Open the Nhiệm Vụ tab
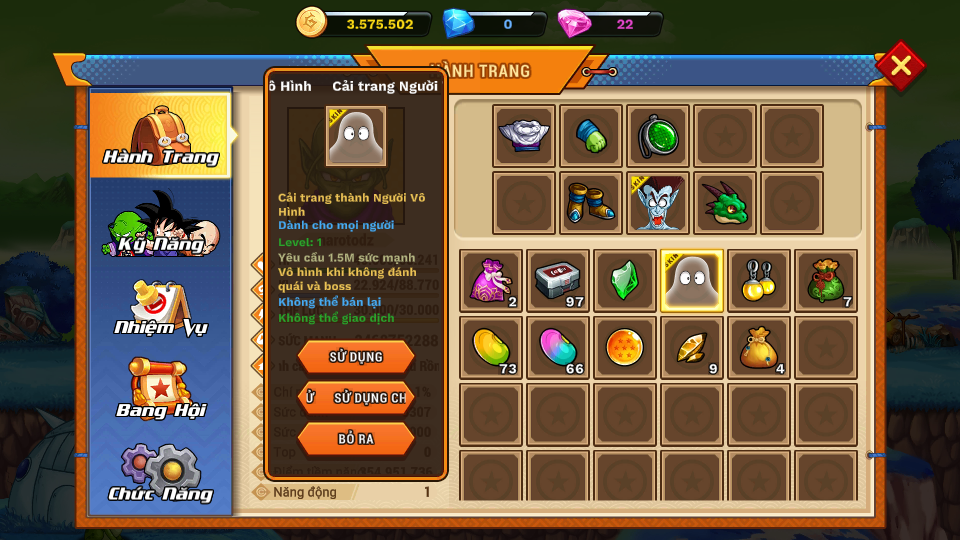This screenshot has height=540, width=960. click(x=161, y=309)
